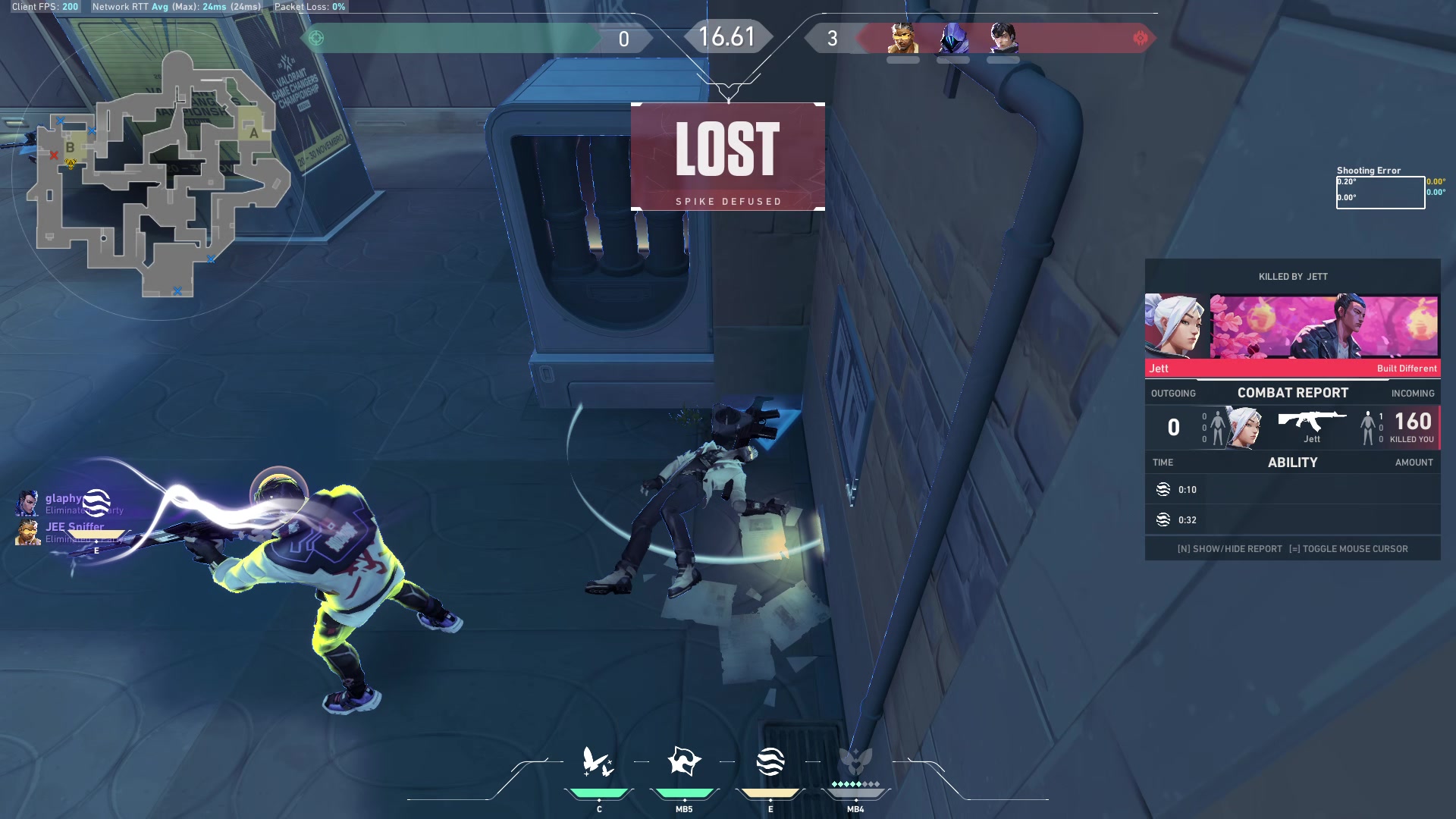This screenshot has width=1456, height=819.
Task: Open the Built Different player card banner
Action: tap(1324, 327)
